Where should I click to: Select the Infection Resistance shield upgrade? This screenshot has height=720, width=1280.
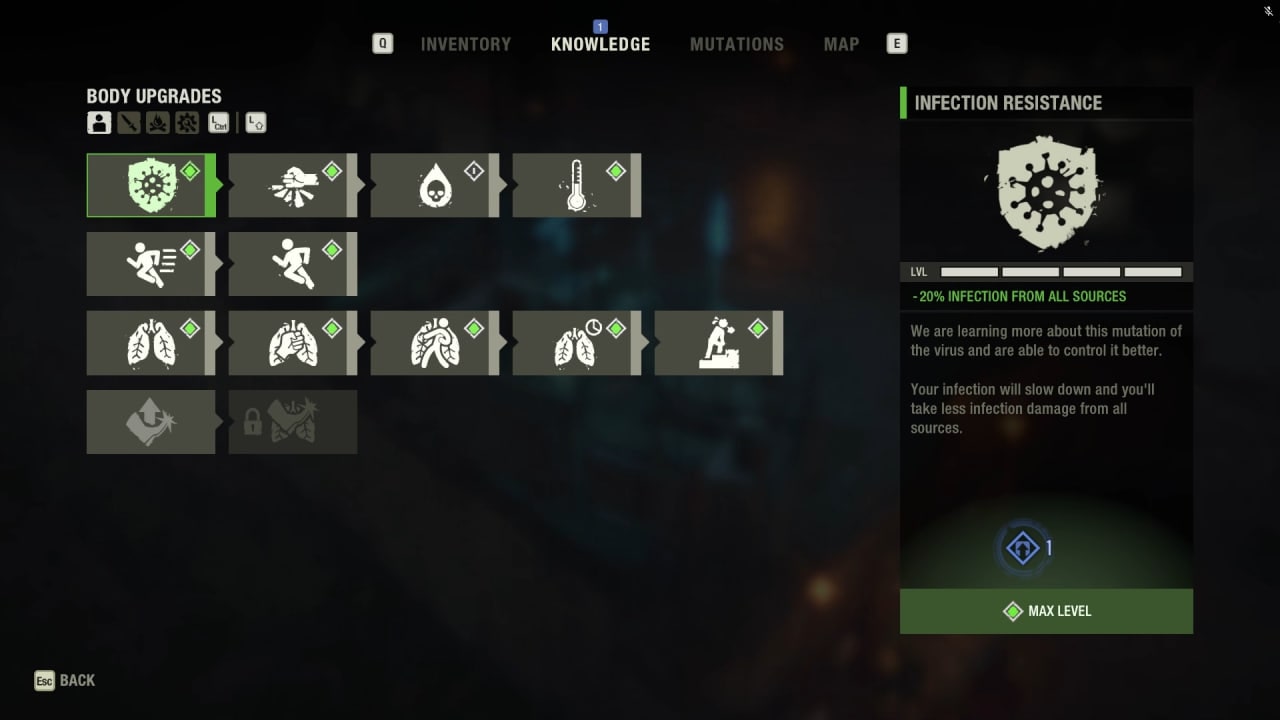pos(150,185)
